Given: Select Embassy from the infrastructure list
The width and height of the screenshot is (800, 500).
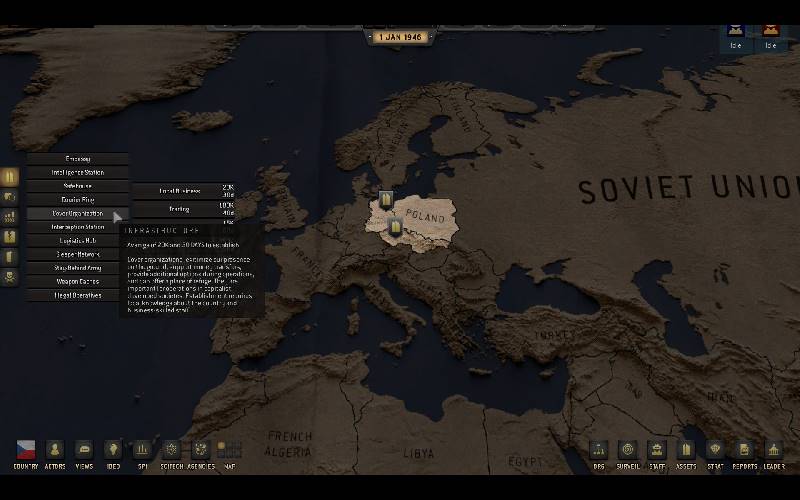Looking at the screenshot, I should 78,158.
